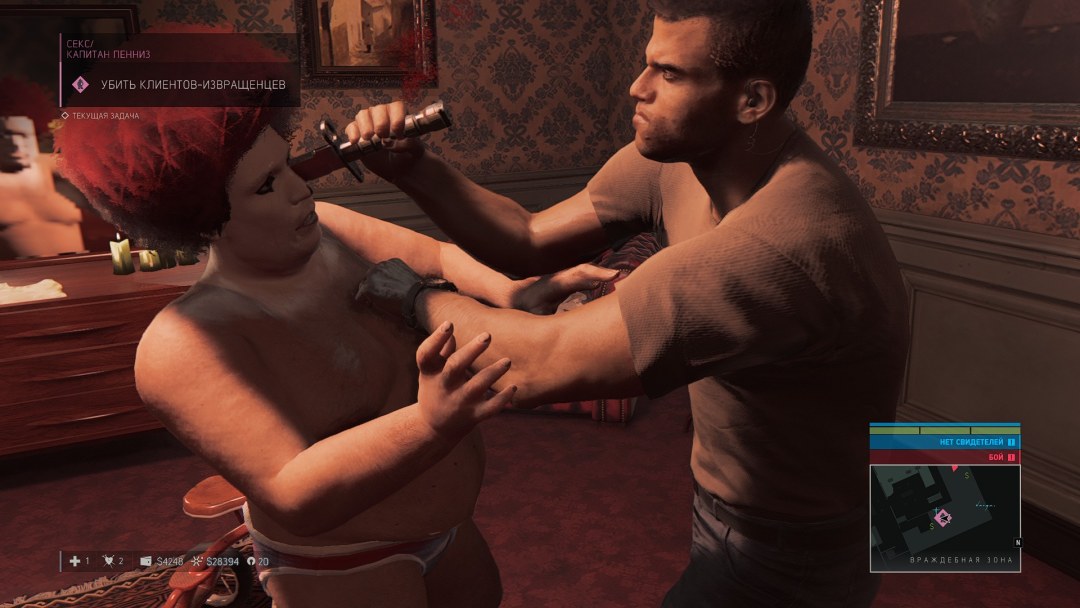Viewport: 1080px width, 608px height.
Task: Click the north compass marker on minimap
Action: (x=1018, y=543)
